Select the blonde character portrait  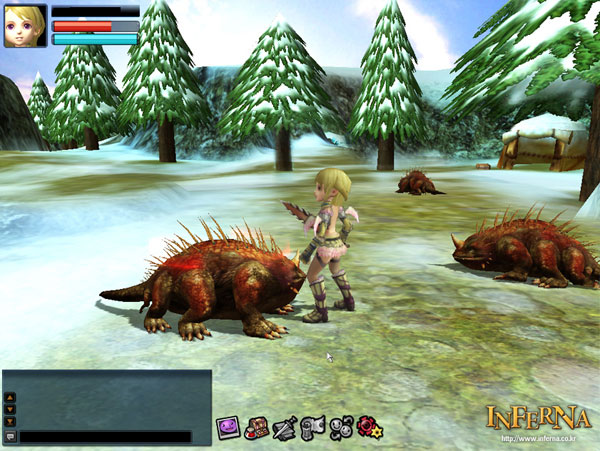(24, 26)
